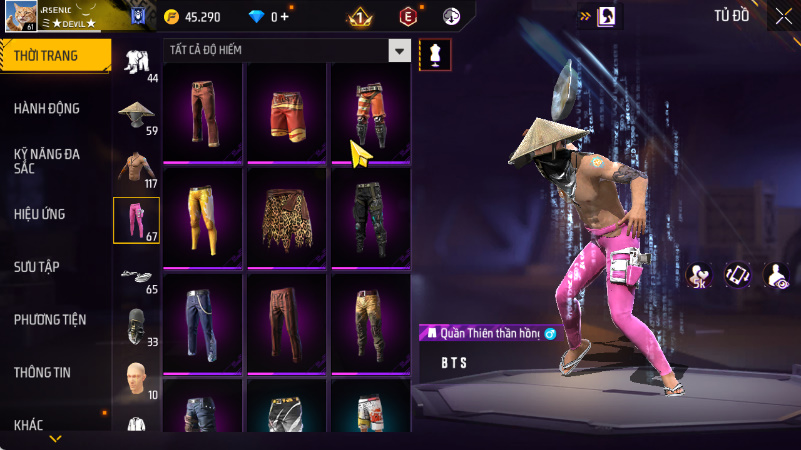The width and height of the screenshot is (801, 450).
Task: Click the diamond currency add button
Action: (x=285, y=16)
